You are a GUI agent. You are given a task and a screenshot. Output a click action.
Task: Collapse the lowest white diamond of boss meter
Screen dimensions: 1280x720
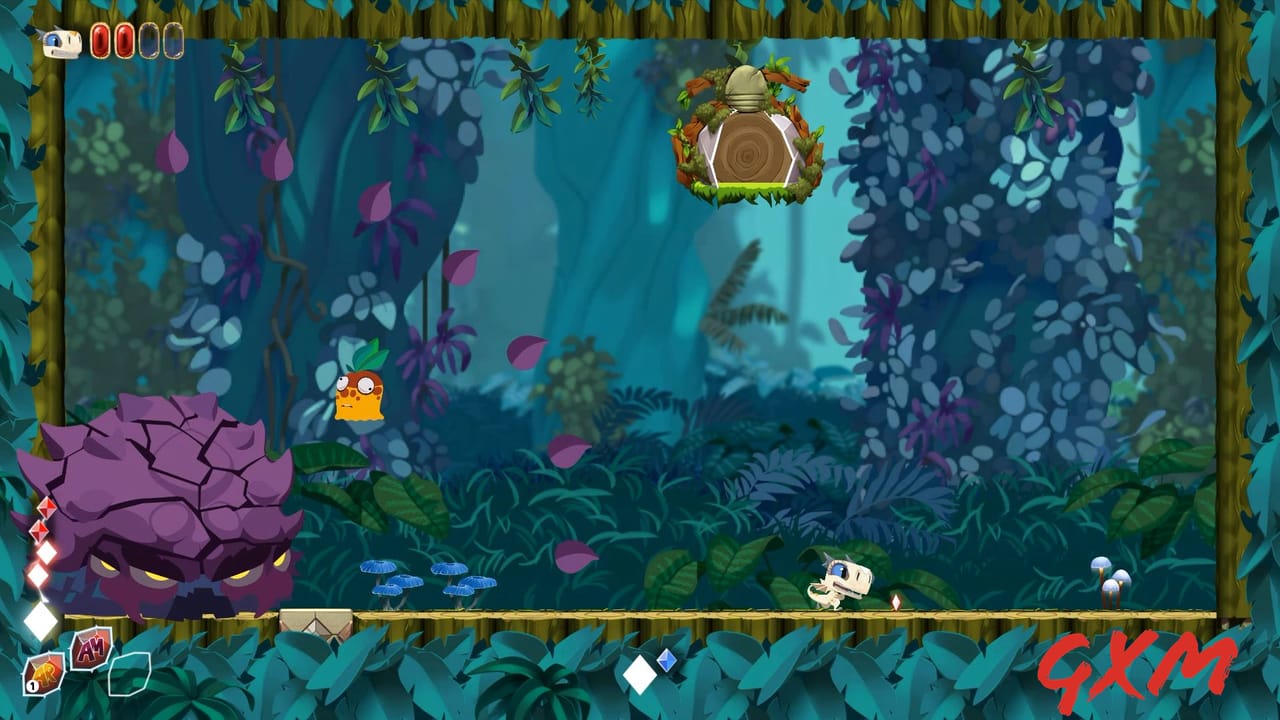click(38, 574)
